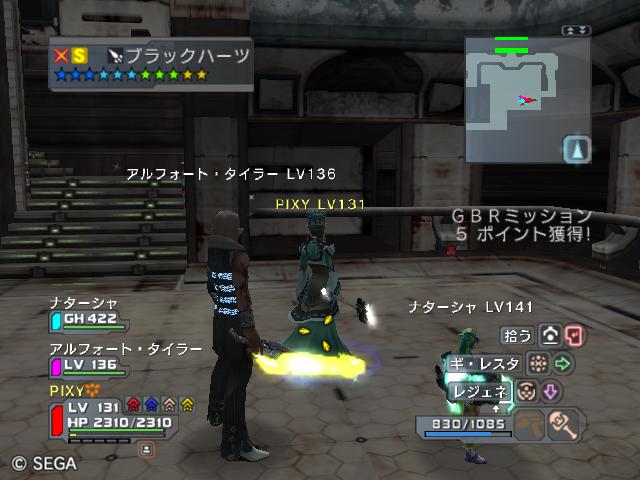640x480 pixels.
Task: Select the purple down-arrow palette icon
Action: [551, 391]
